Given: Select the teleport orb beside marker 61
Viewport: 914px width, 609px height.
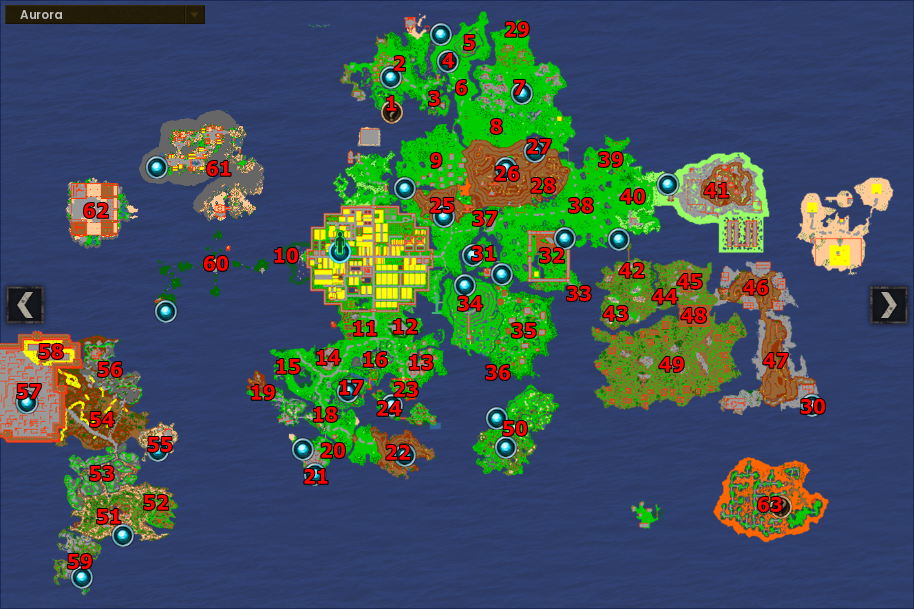Looking at the screenshot, I should 157,167.
